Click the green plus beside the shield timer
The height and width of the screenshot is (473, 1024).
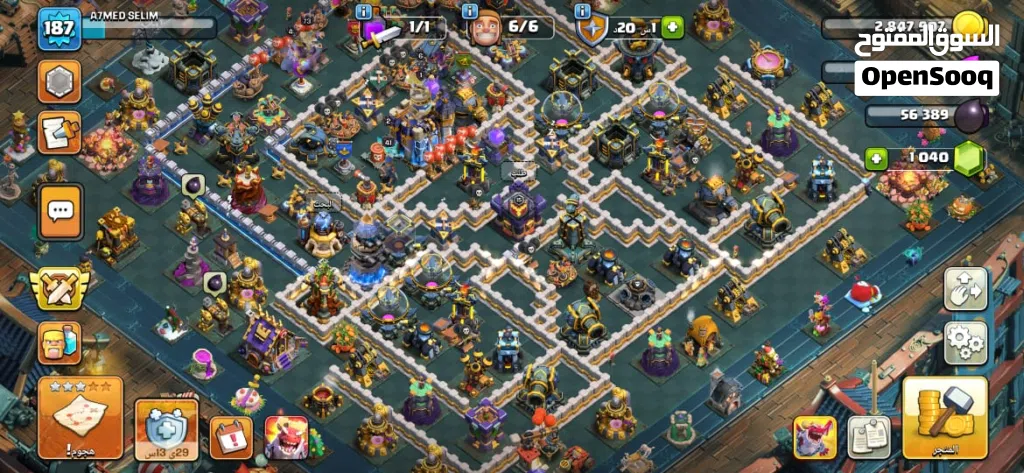coord(672,28)
